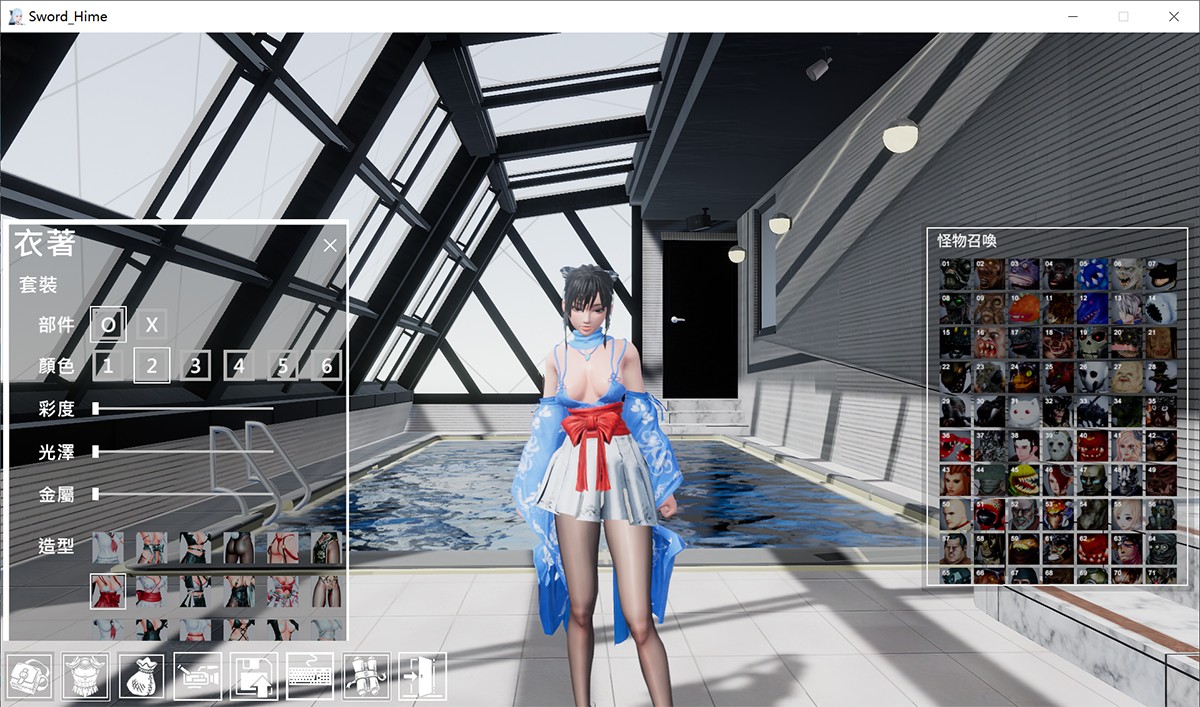Viewport: 1200px width, 707px height.
Task: Click the 彩度 saturation slider track
Action: [x=184, y=408]
